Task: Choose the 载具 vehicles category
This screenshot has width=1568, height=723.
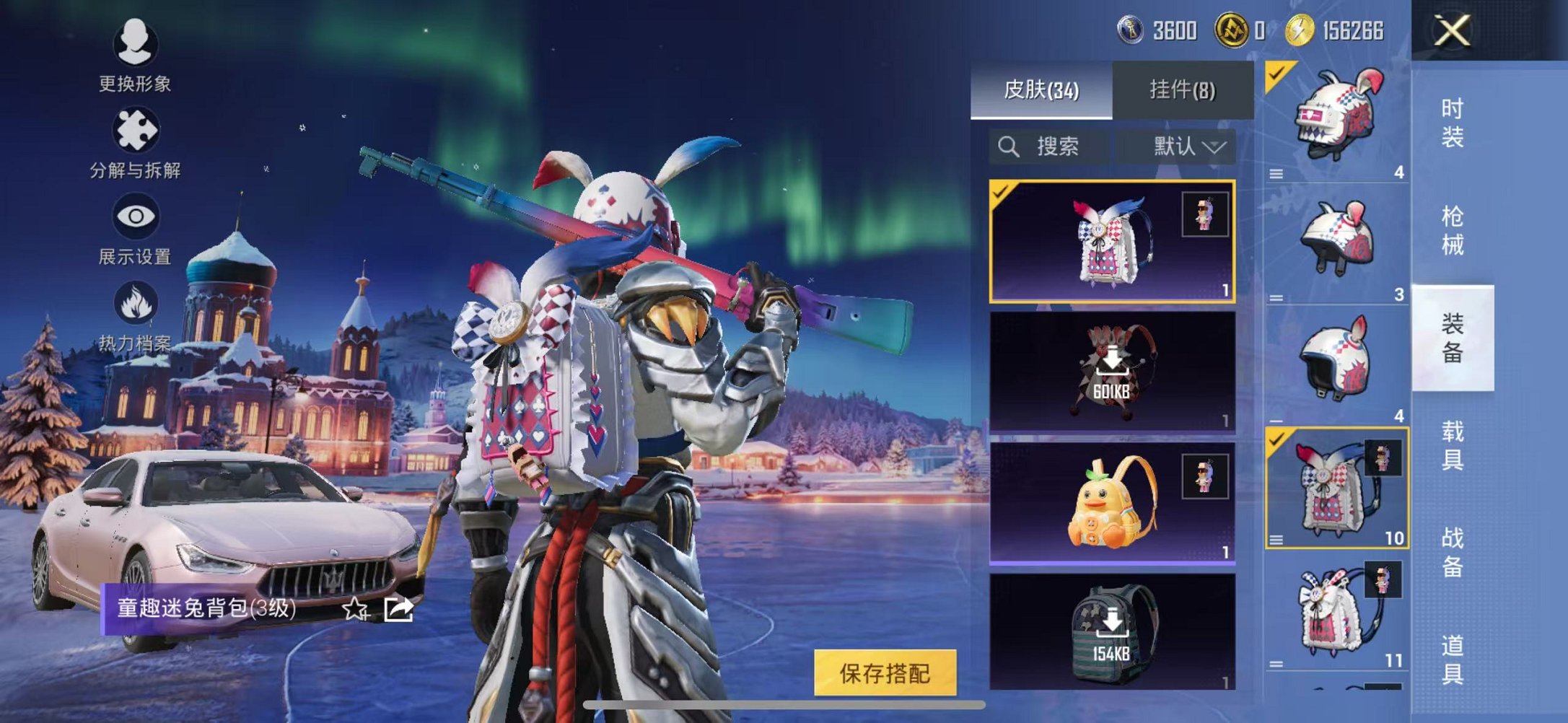Action: coord(1452,445)
